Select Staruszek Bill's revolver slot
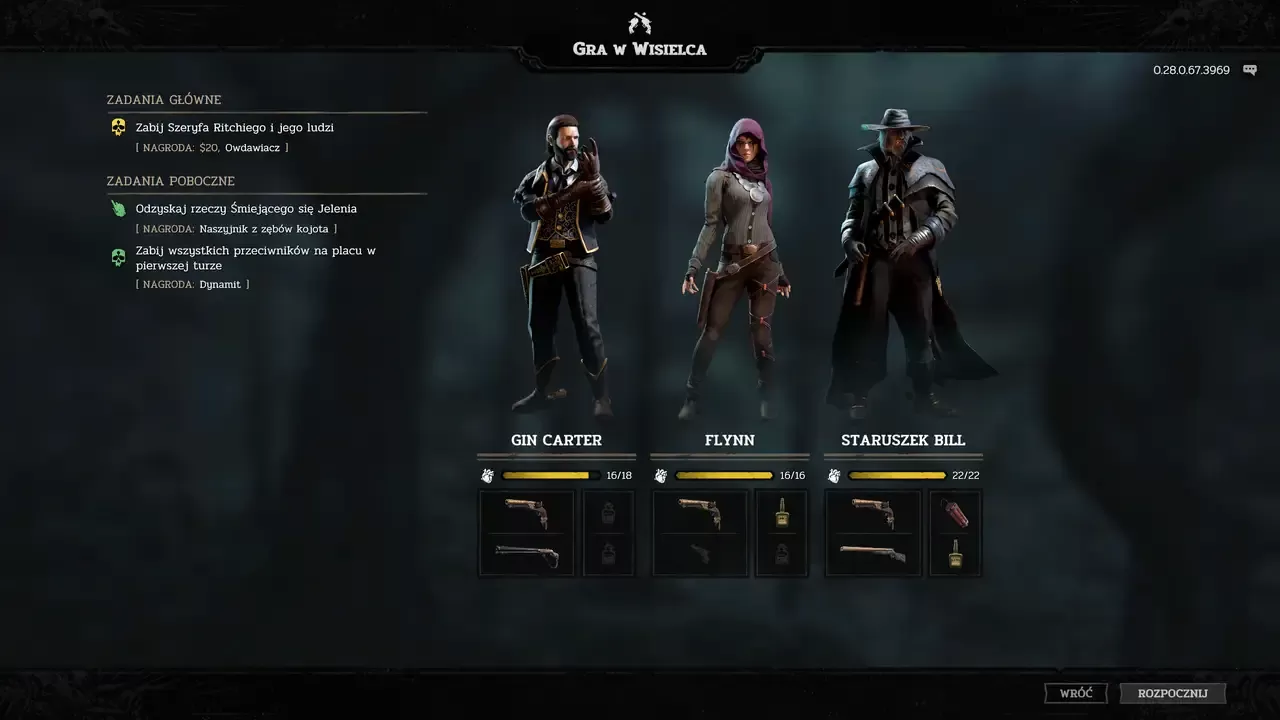The image size is (1280, 720). pyautogui.click(x=873, y=511)
